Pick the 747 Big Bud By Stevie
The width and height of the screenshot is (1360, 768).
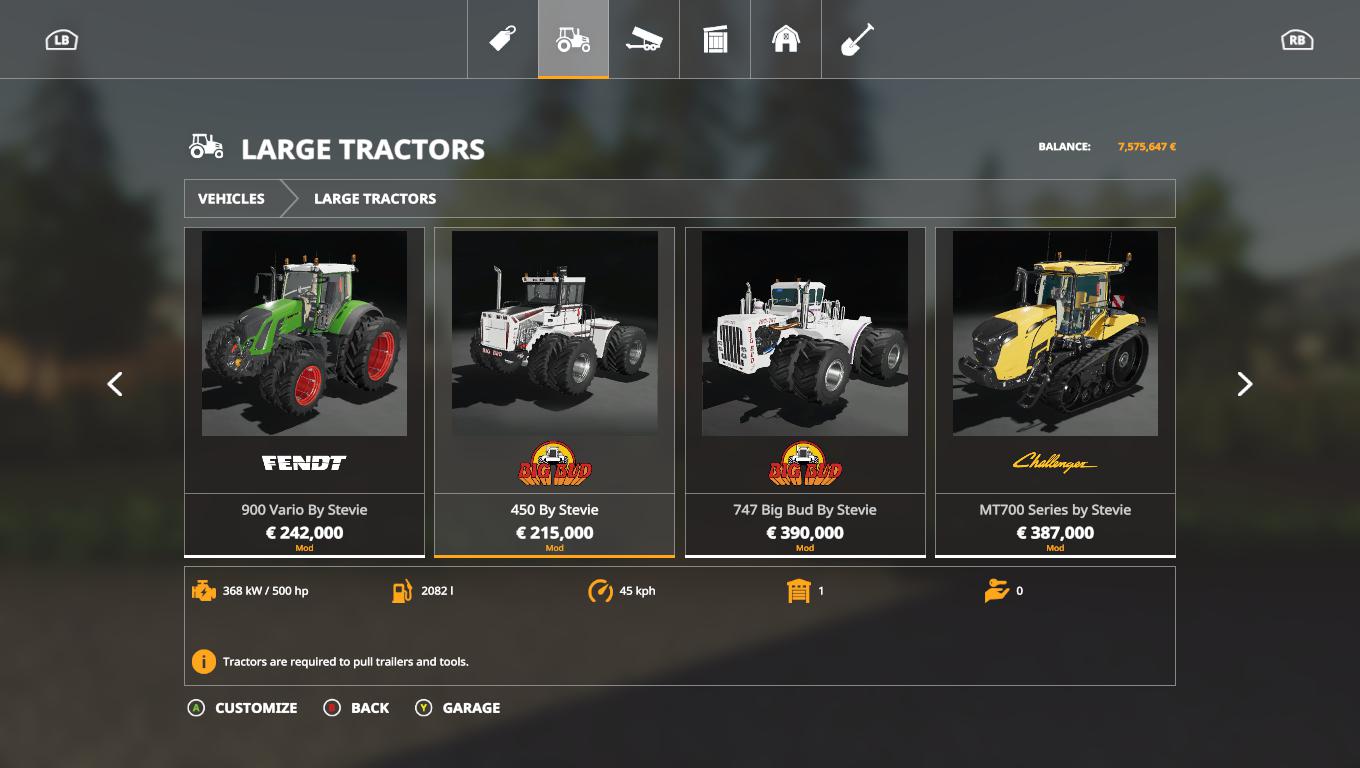pyautogui.click(x=805, y=391)
